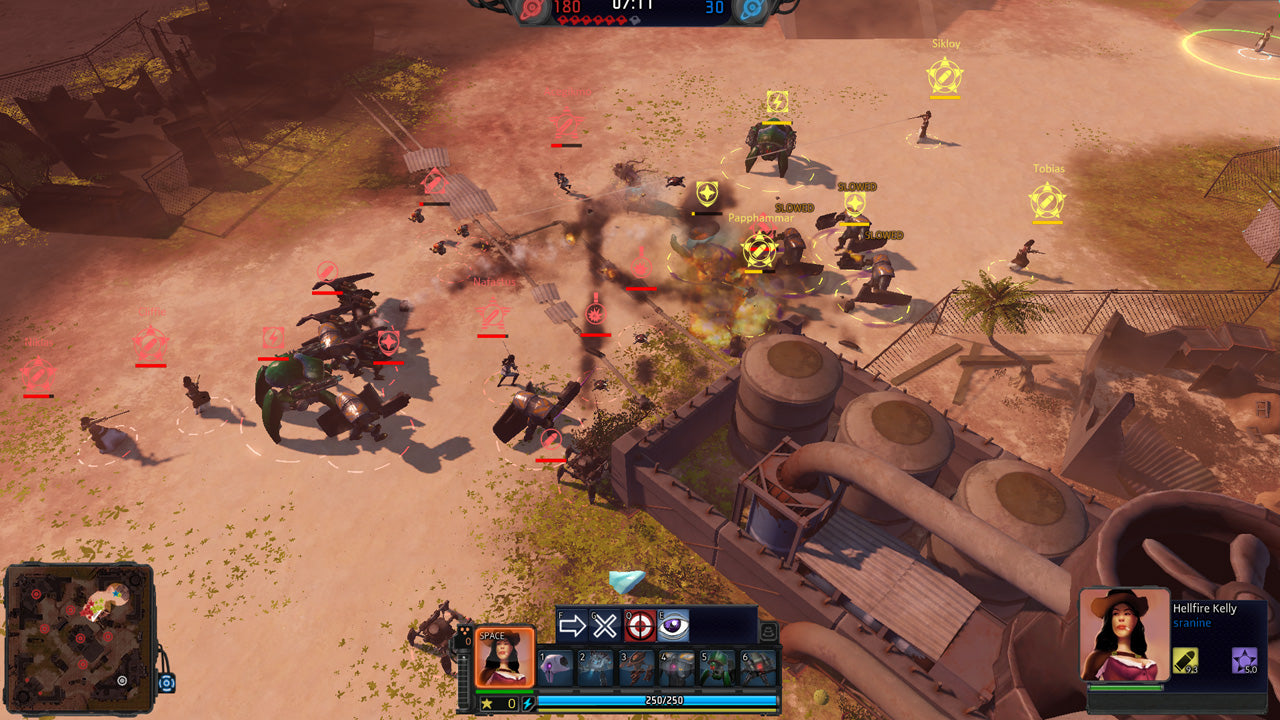Viewport: 1280px width, 720px height.
Task: Choose the stop X command
Action: (605, 626)
